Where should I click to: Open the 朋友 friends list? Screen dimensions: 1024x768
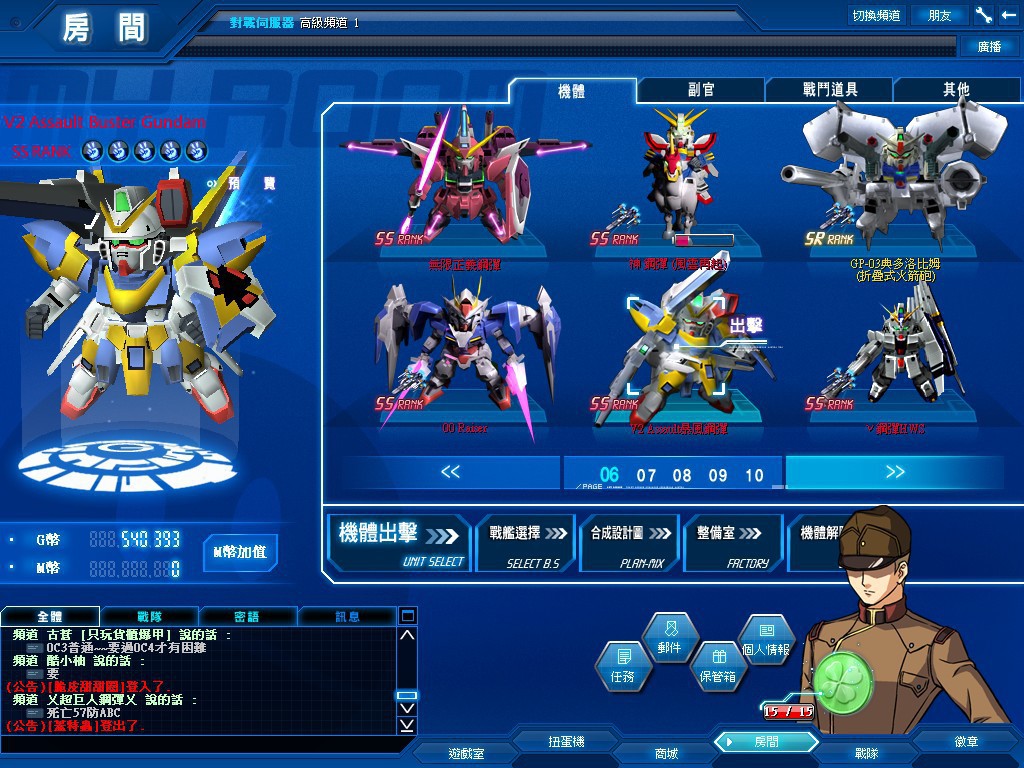click(940, 15)
